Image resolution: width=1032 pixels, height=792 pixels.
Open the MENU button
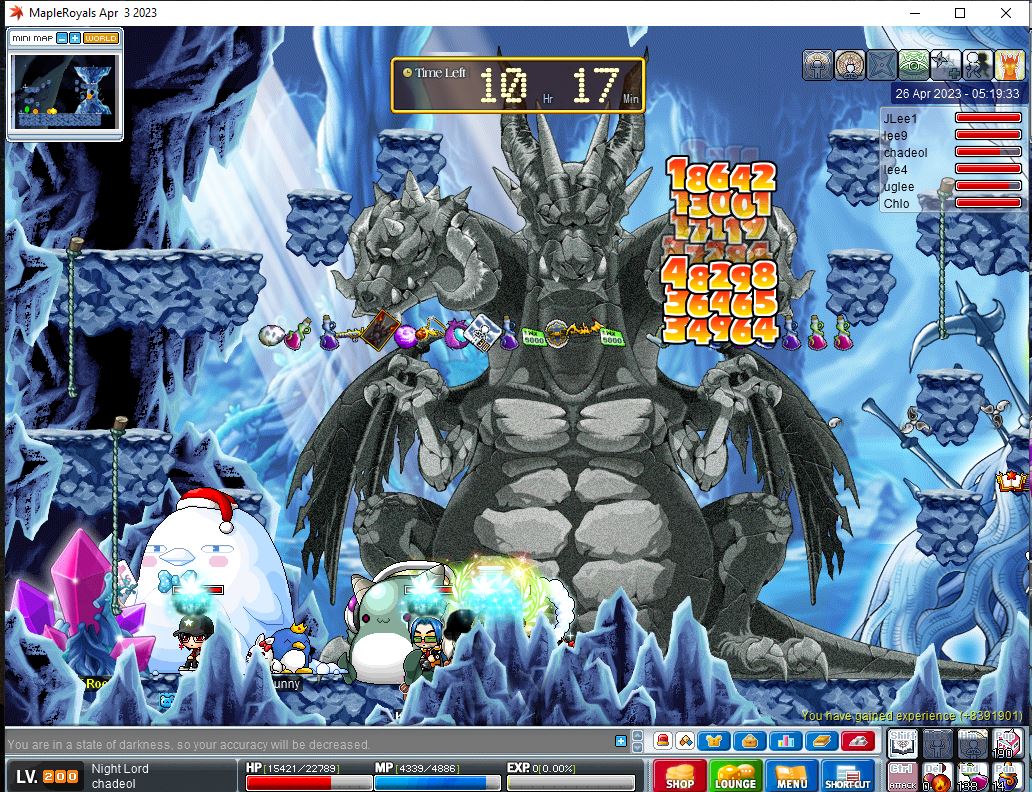(791, 776)
